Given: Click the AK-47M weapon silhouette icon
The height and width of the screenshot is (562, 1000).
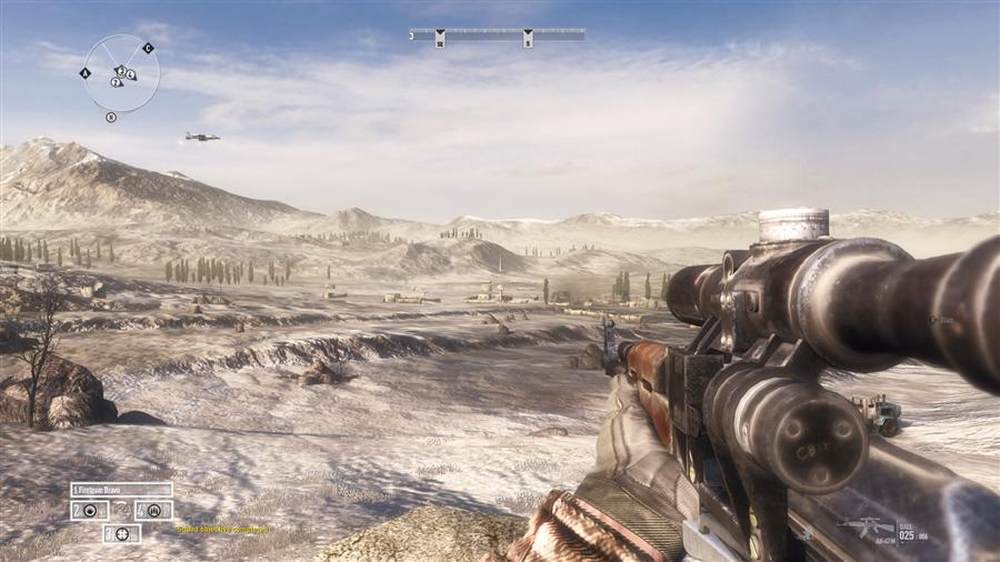Looking at the screenshot, I should [866, 528].
